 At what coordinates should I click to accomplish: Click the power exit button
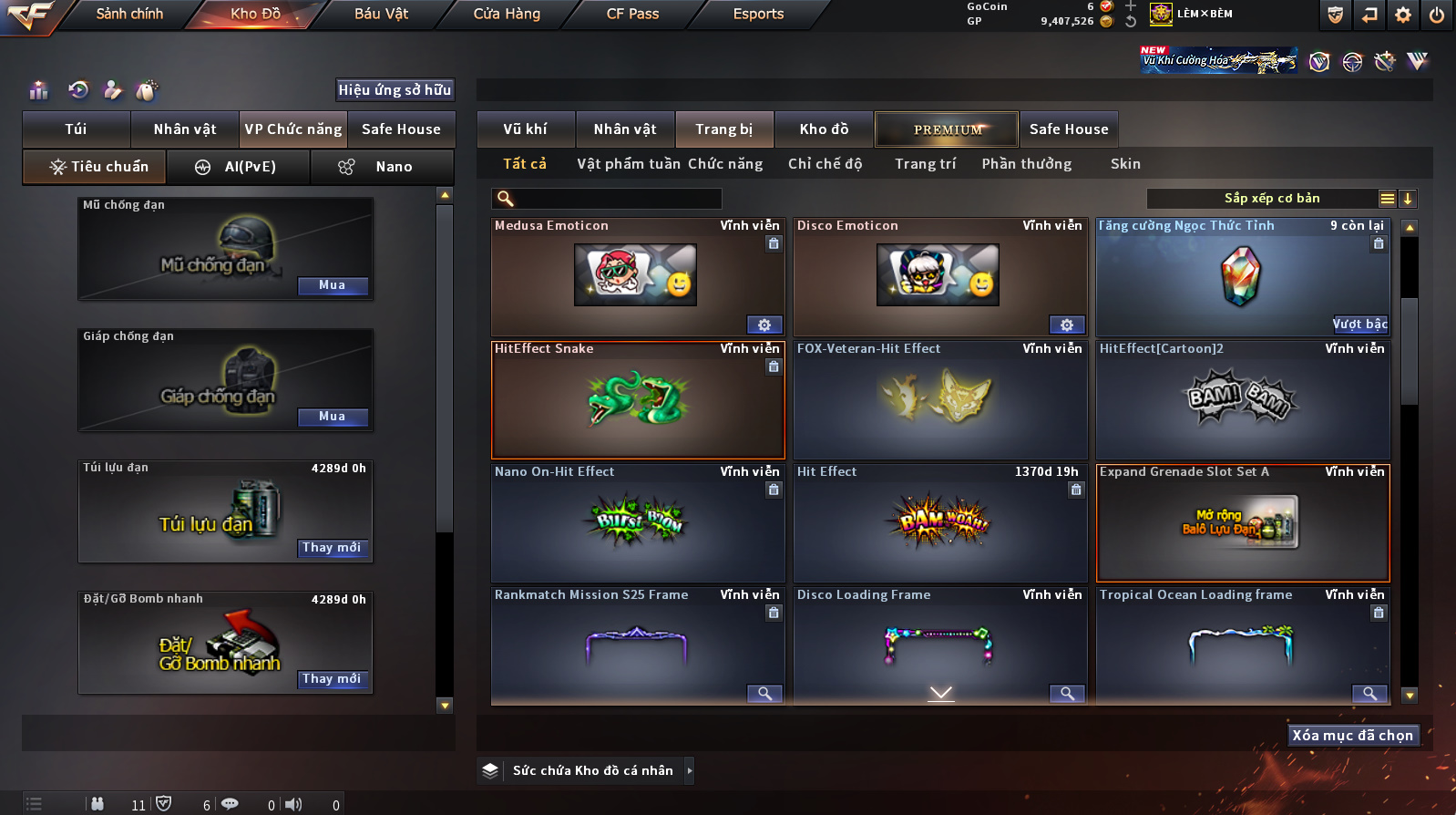[1437, 15]
